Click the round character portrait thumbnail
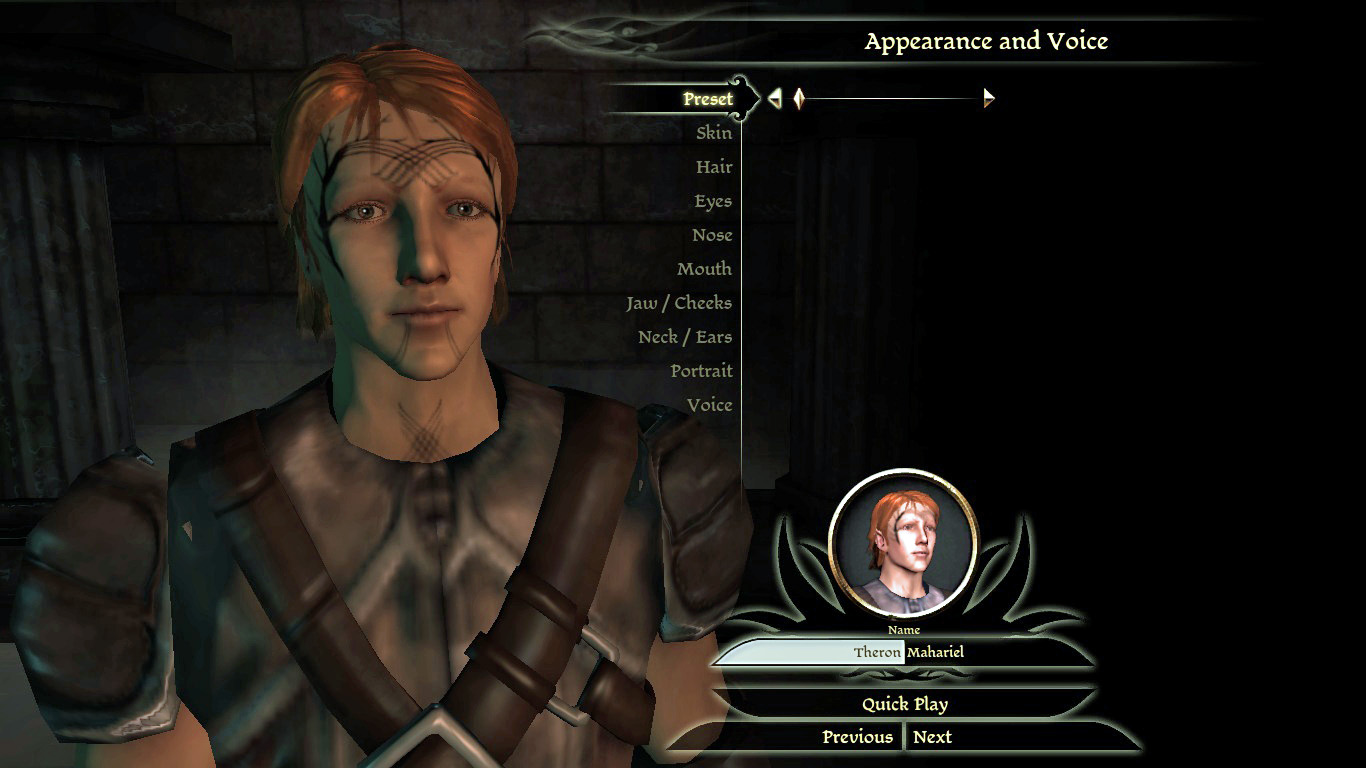 903,543
